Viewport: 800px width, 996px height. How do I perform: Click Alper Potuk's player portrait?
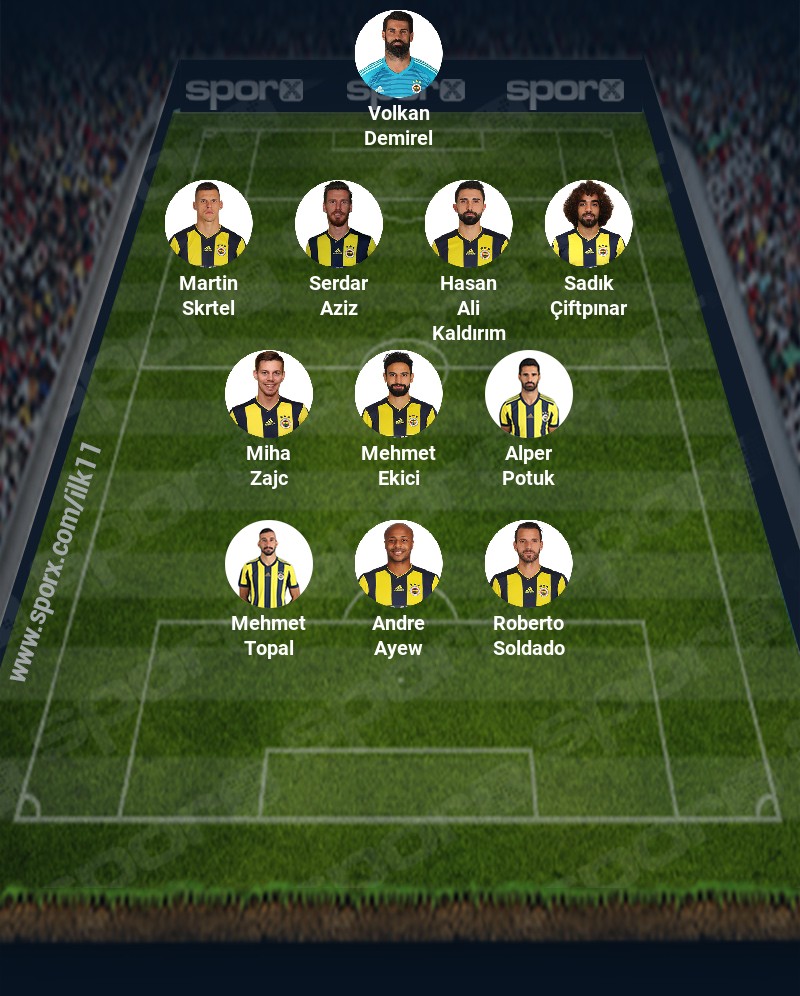point(528,394)
